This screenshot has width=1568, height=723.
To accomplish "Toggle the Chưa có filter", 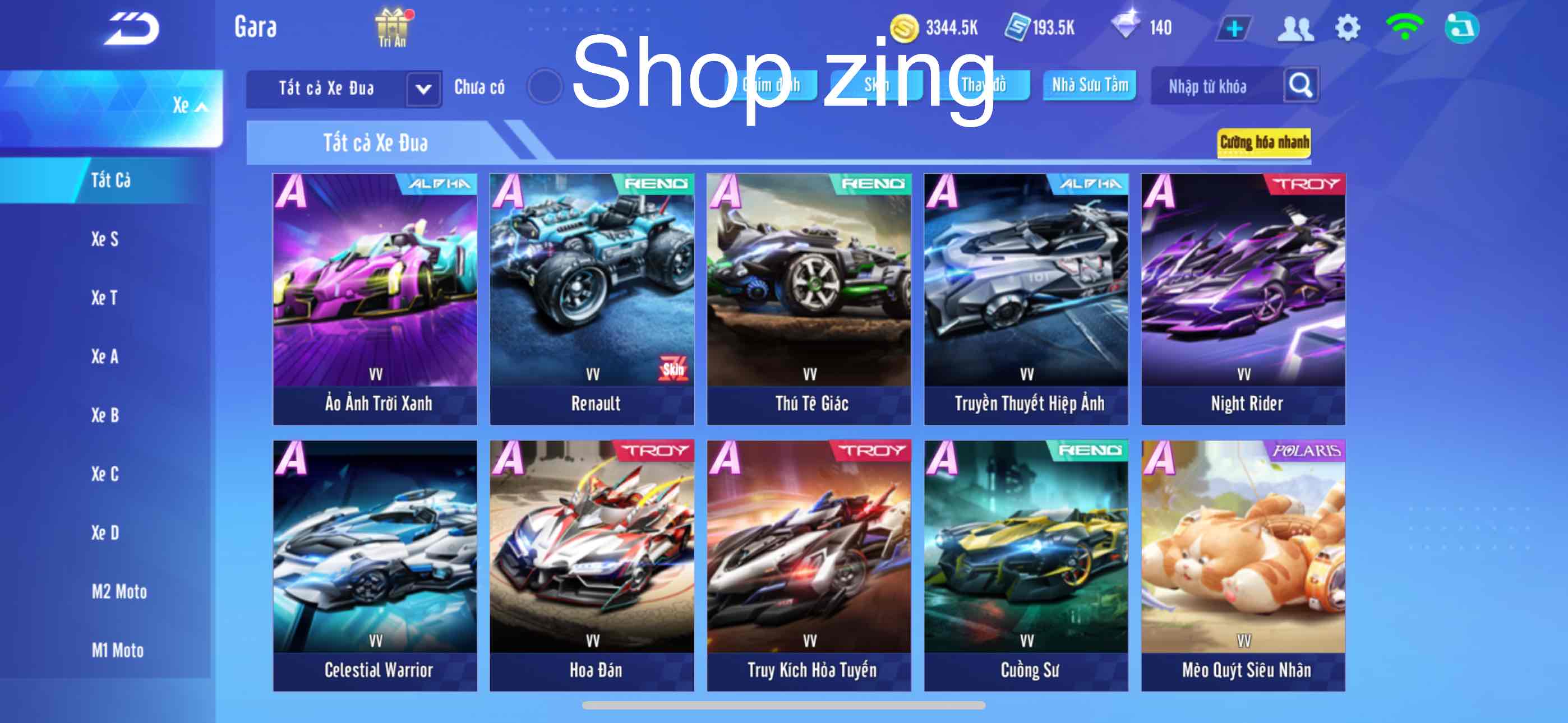I will (543, 87).
